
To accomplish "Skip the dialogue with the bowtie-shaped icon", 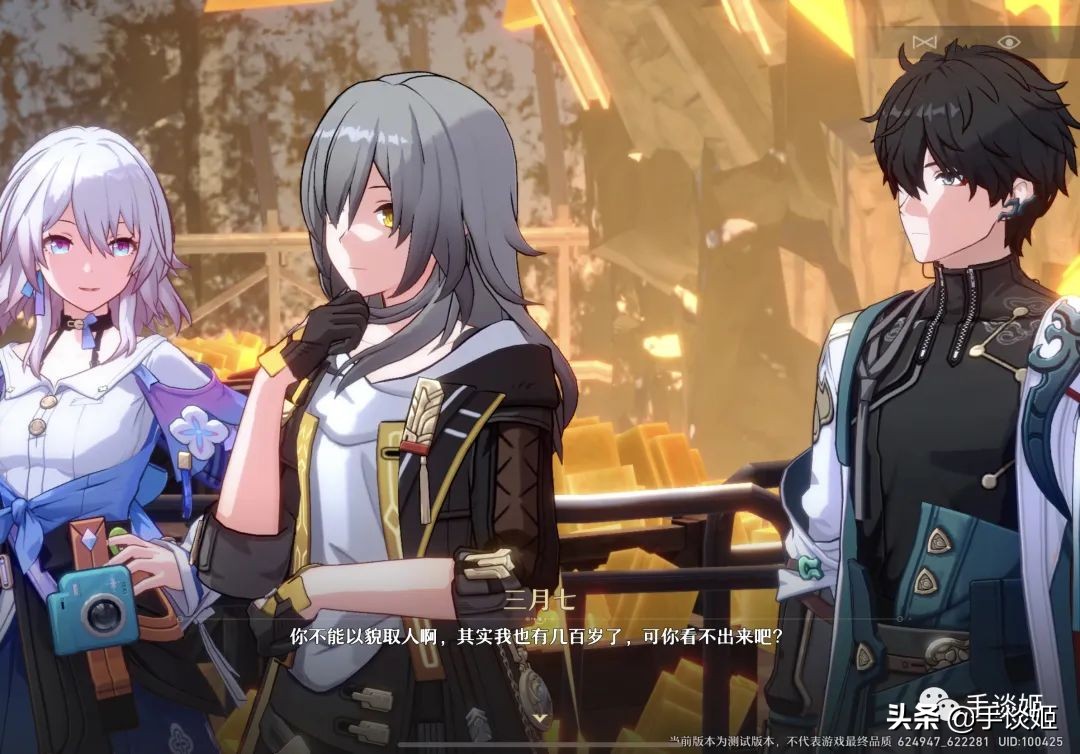I will (925, 41).
